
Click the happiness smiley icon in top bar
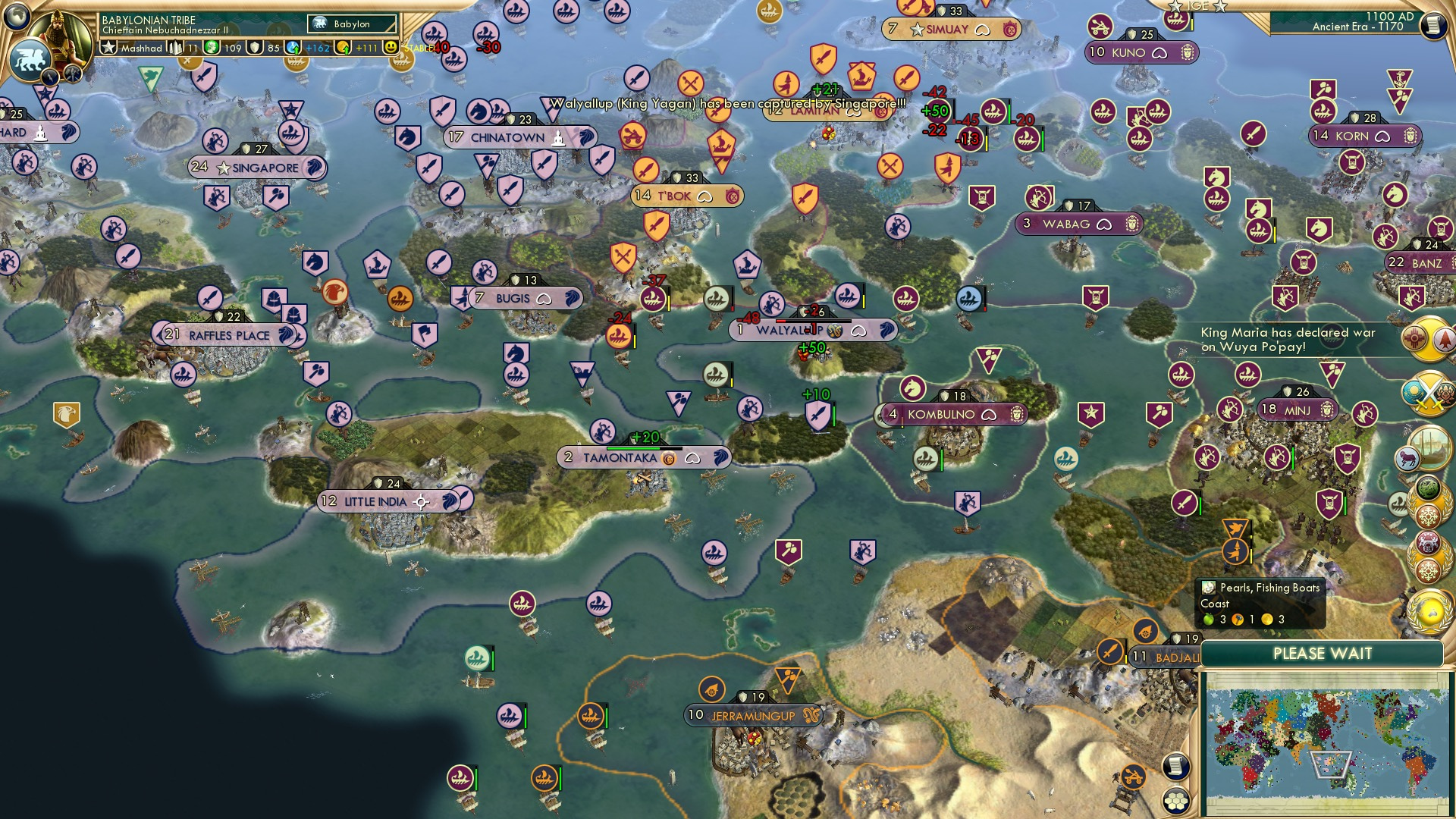click(x=391, y=49)
